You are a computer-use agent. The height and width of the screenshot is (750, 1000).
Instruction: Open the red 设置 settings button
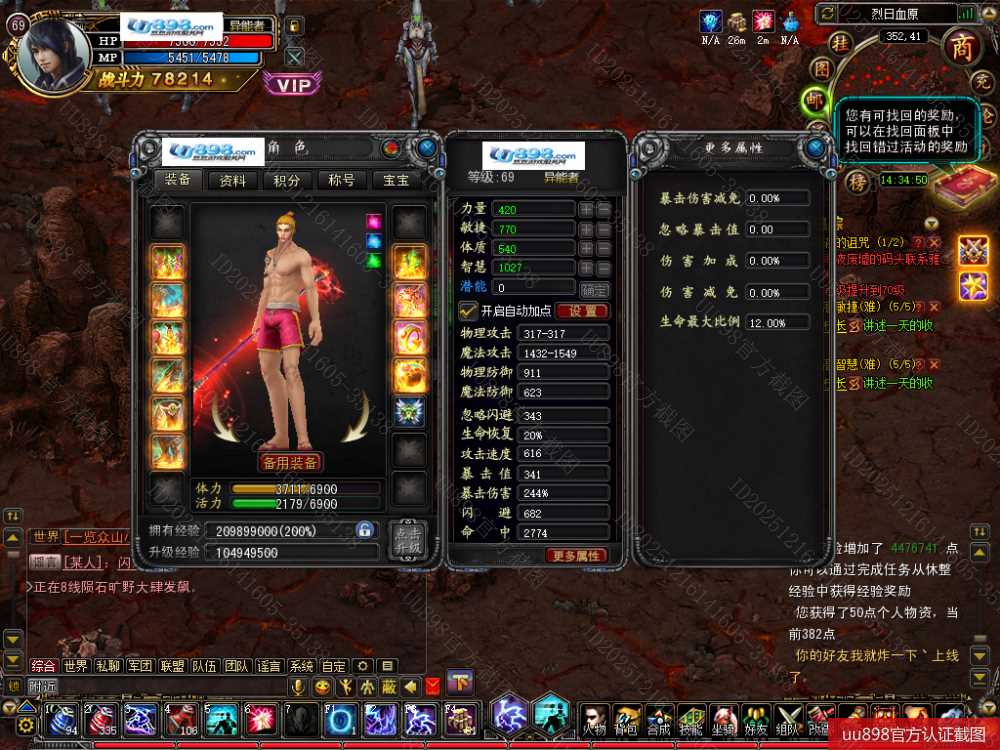[x=582, y=311]
